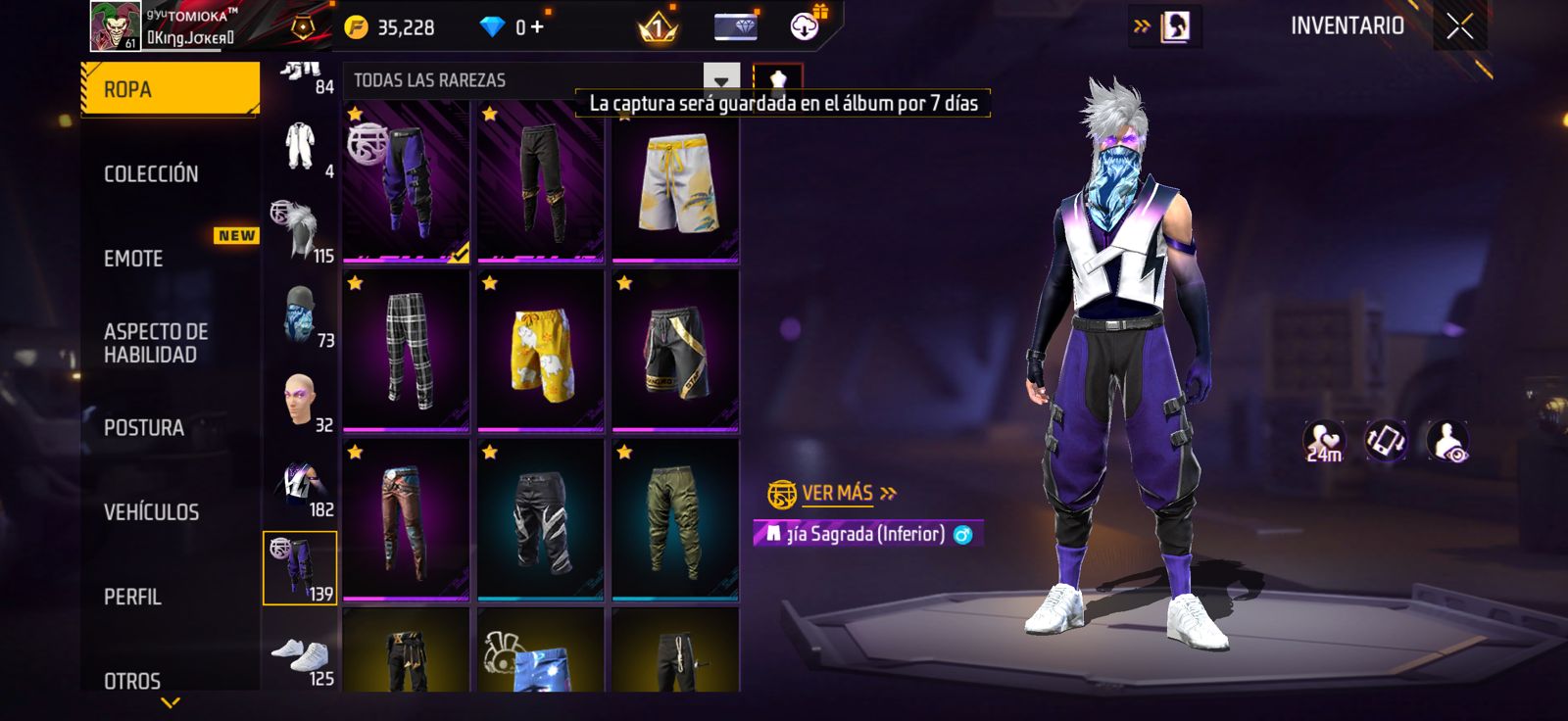Select the Postura menu entry

pos(144,428)
